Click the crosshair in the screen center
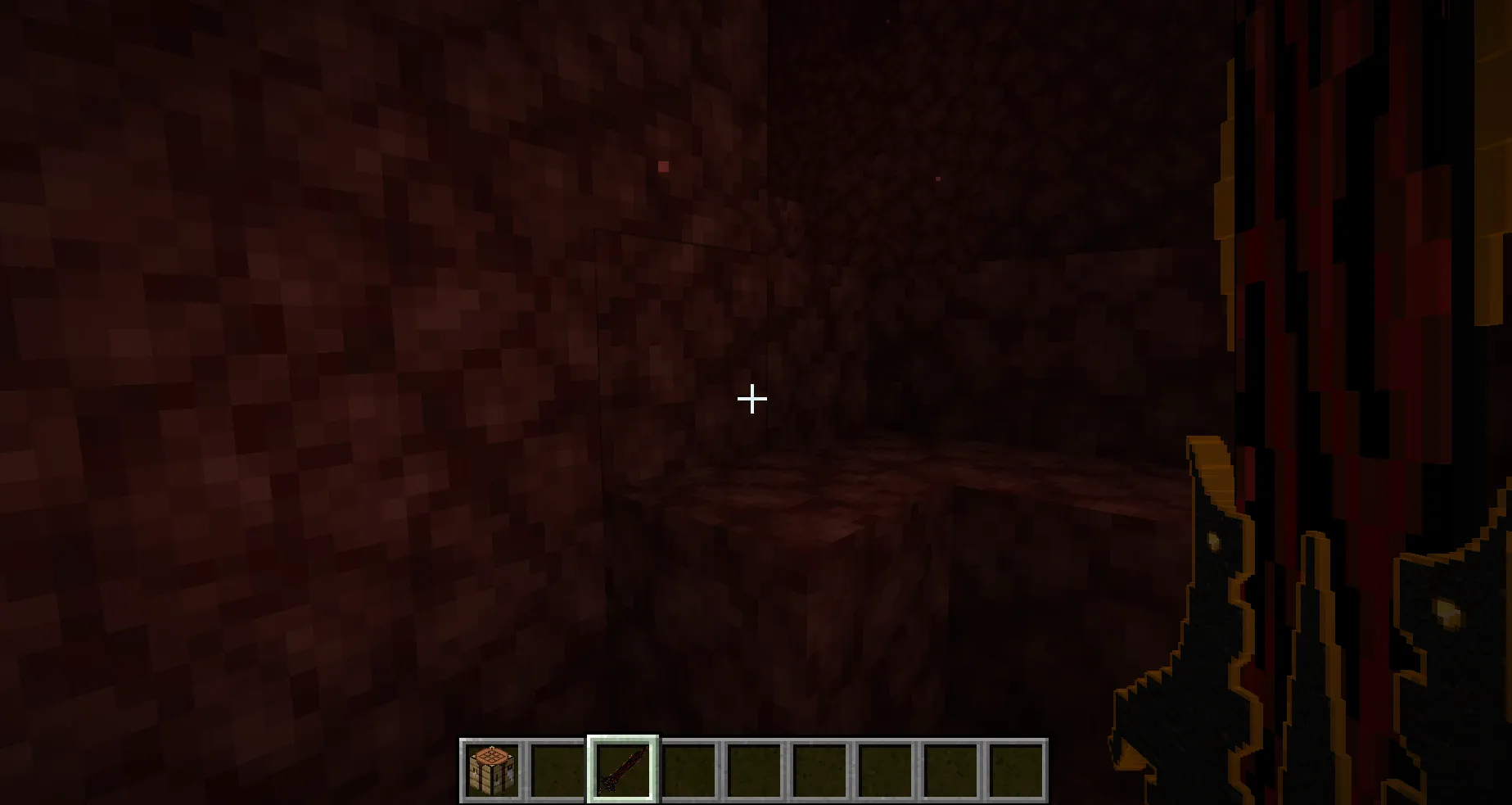The image size is (1512, 805). [751, 399]
